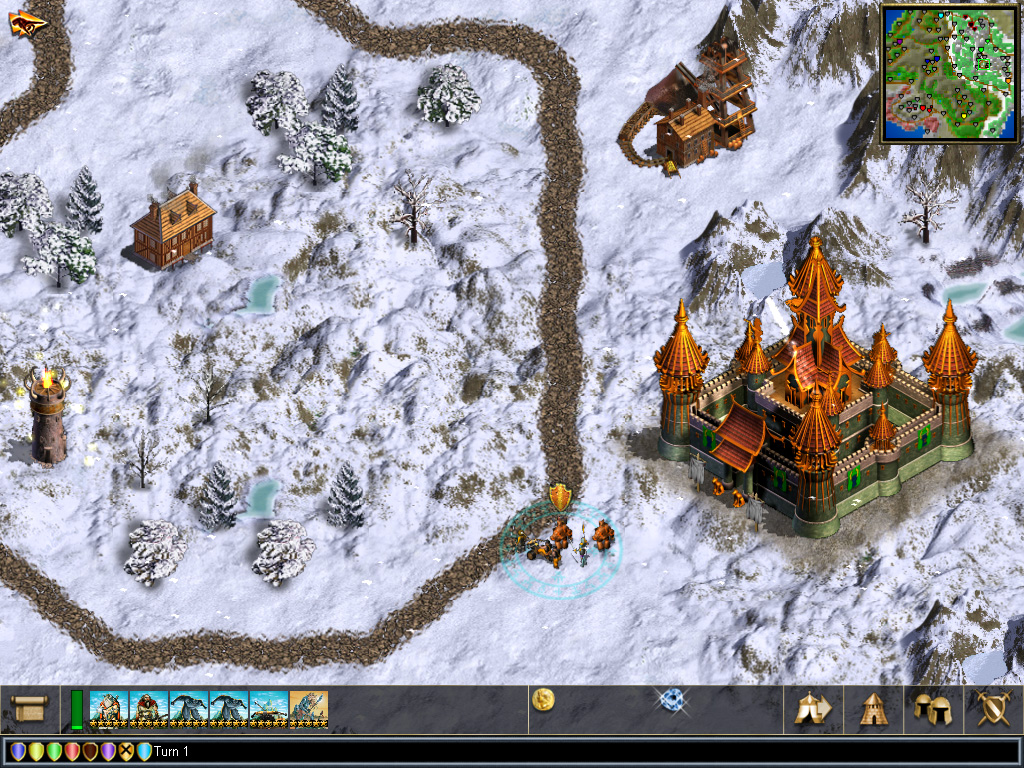Click the orange arrow icon in the corner

[x=27, y=23]
